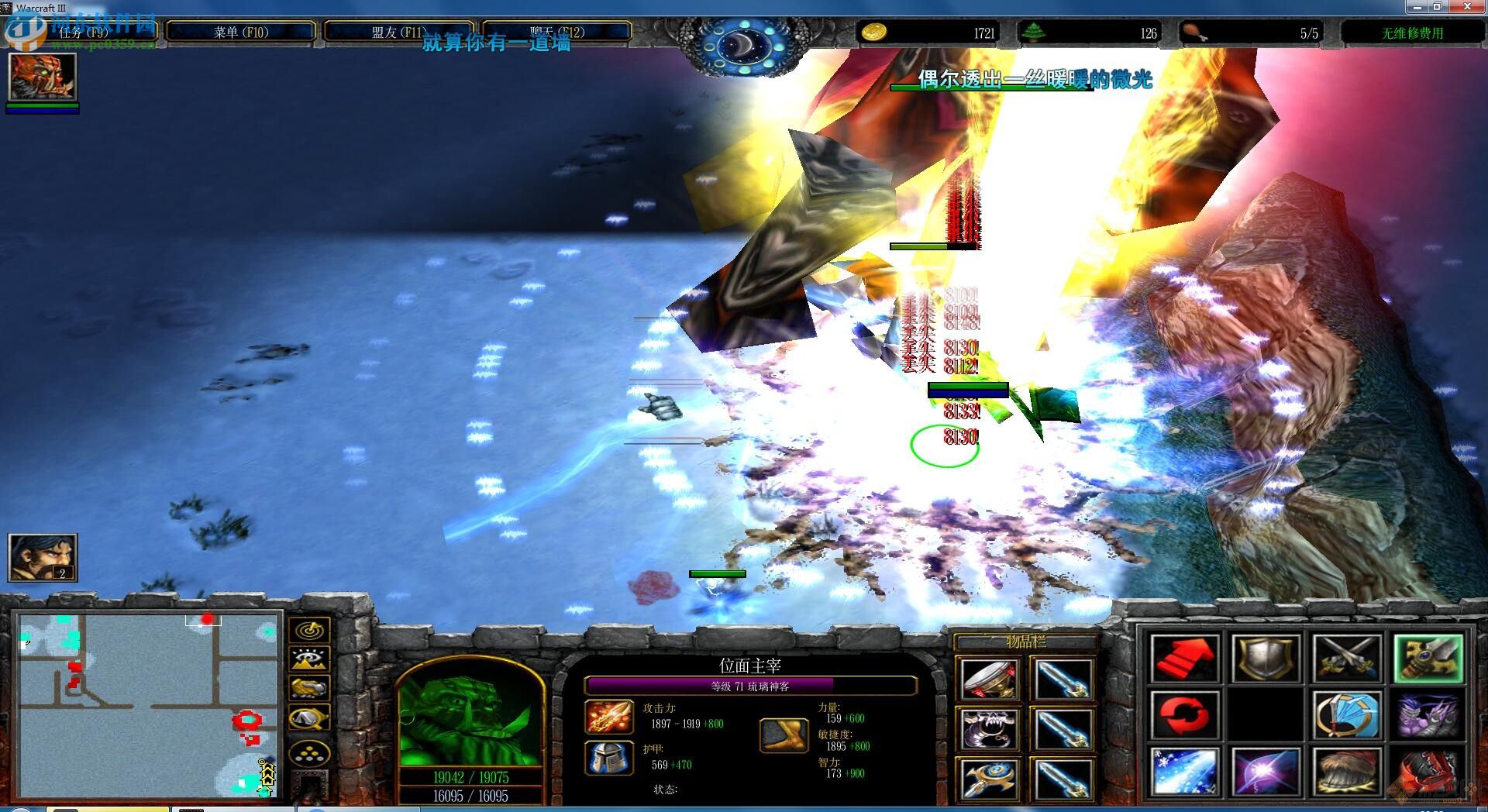Select the drum item in the inventory

(989, 679)
